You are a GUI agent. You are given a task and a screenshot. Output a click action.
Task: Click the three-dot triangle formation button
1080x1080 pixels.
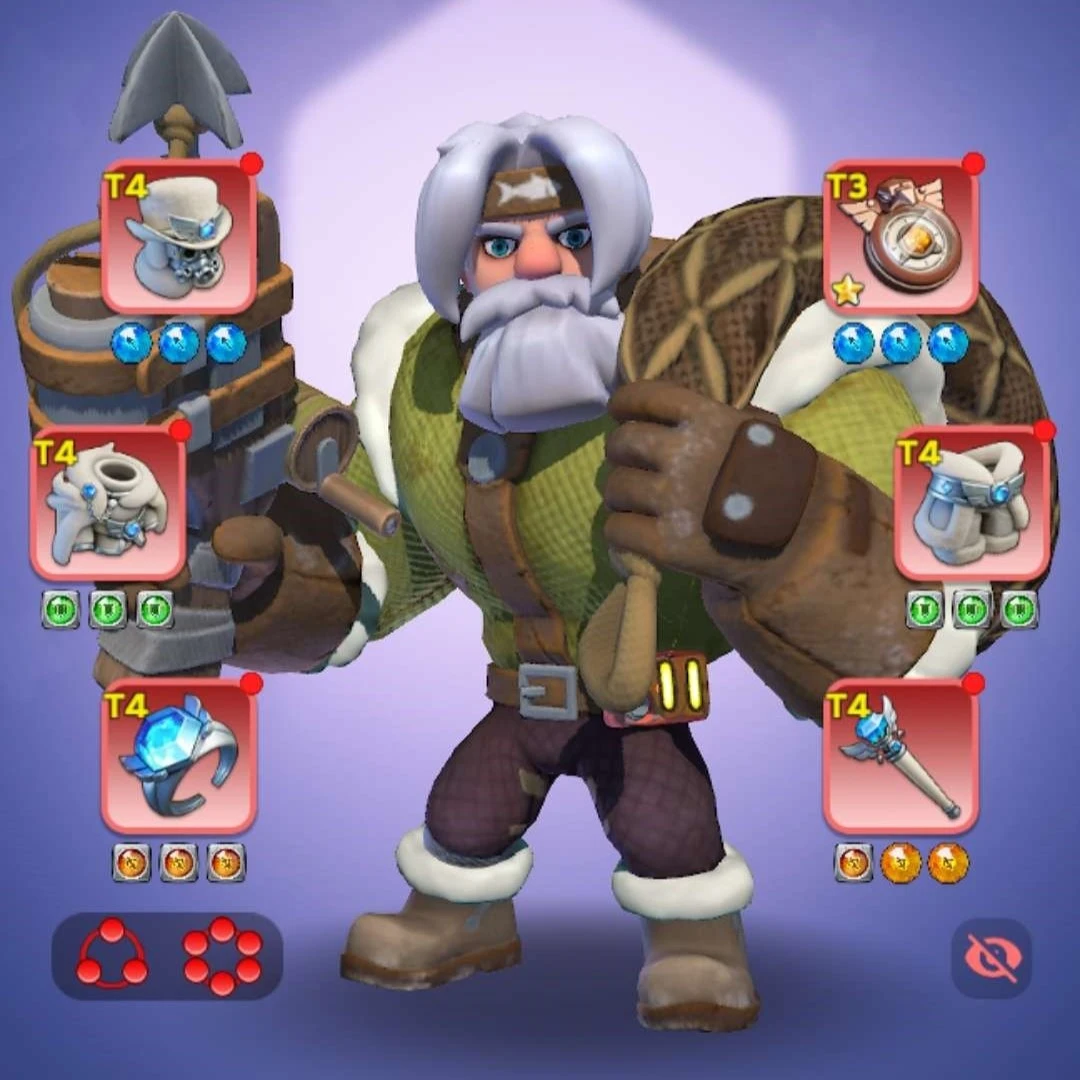click(x=112, y=955)
